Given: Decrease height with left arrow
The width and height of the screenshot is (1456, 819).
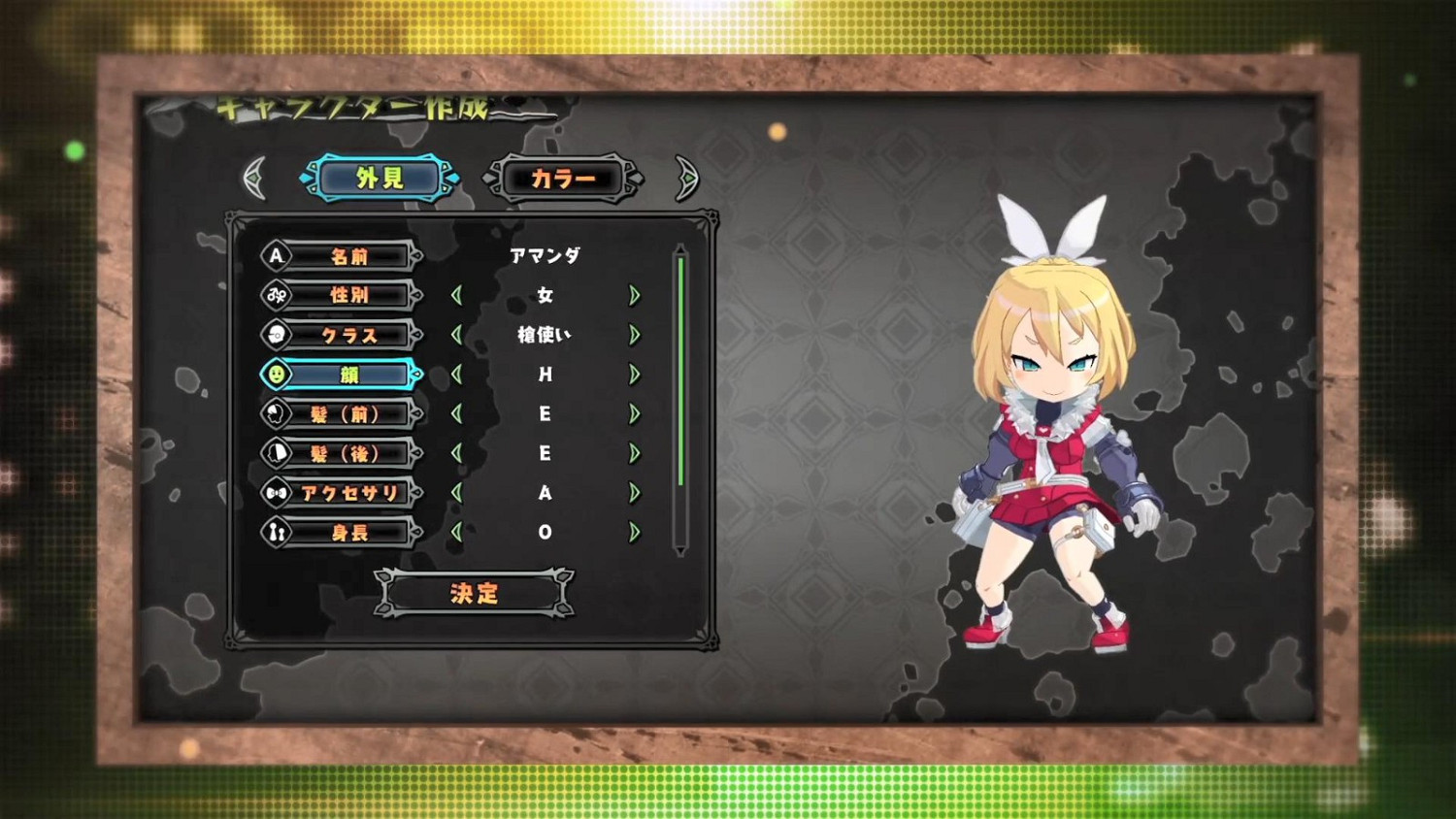Looking at the screenshot, I should 456,532.
